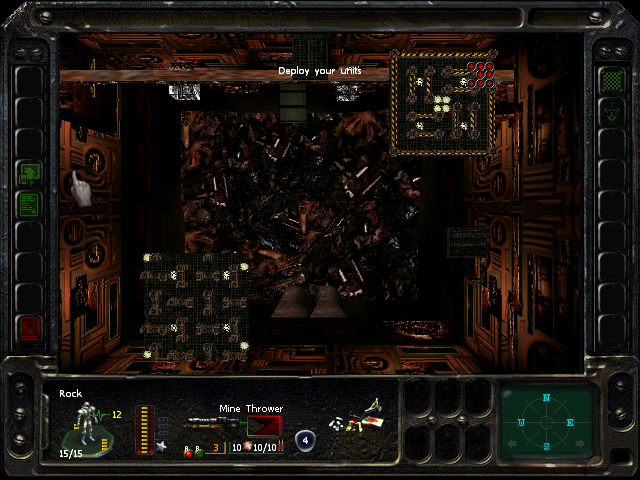Click the blue shield badge numbered 4

tap(306, 440)
